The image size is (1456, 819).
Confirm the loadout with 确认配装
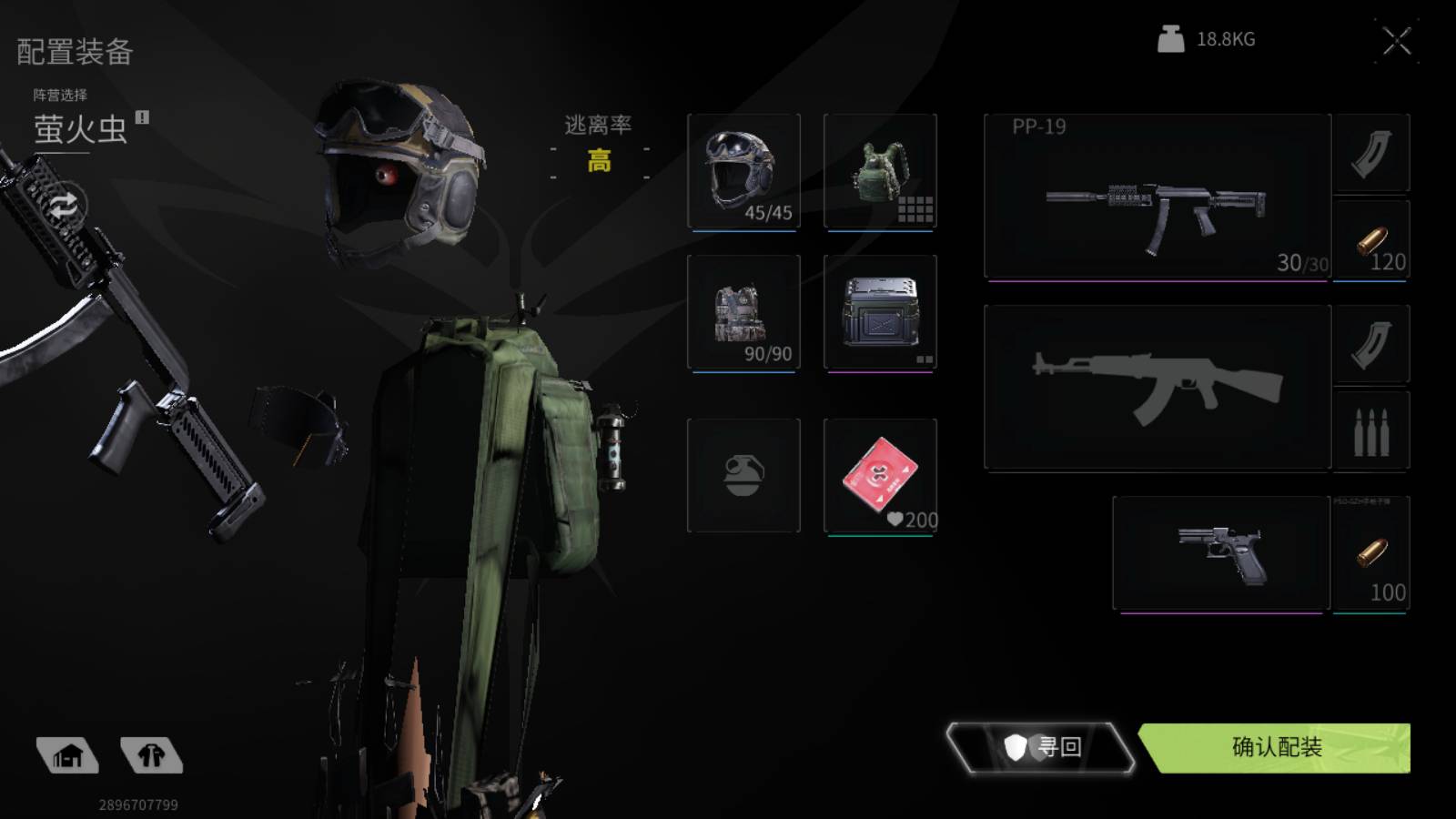1276,747
